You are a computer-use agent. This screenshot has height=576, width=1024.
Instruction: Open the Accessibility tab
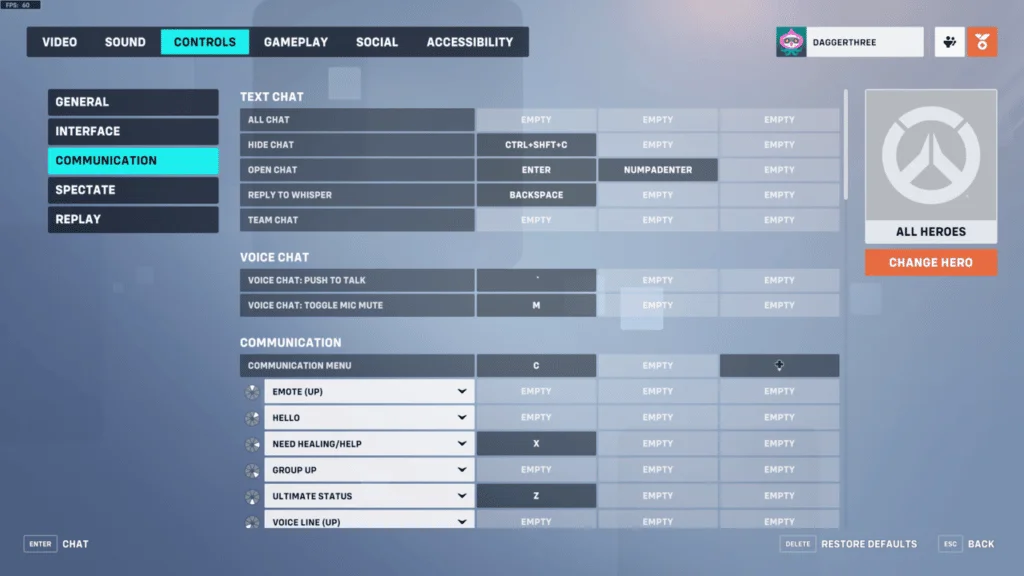(x=470, y=42)
